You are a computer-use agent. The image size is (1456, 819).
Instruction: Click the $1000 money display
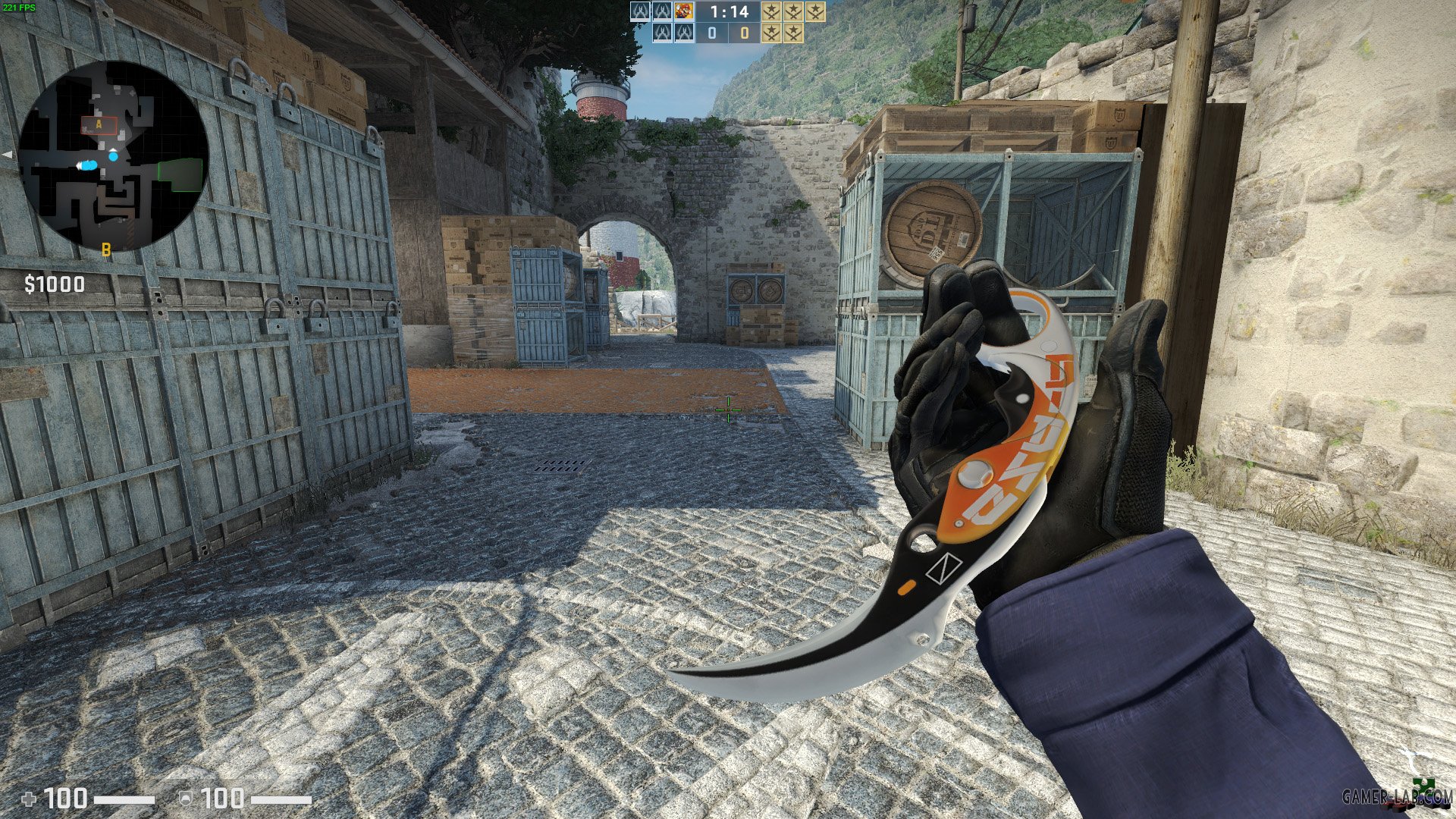(x=53, y=285)
